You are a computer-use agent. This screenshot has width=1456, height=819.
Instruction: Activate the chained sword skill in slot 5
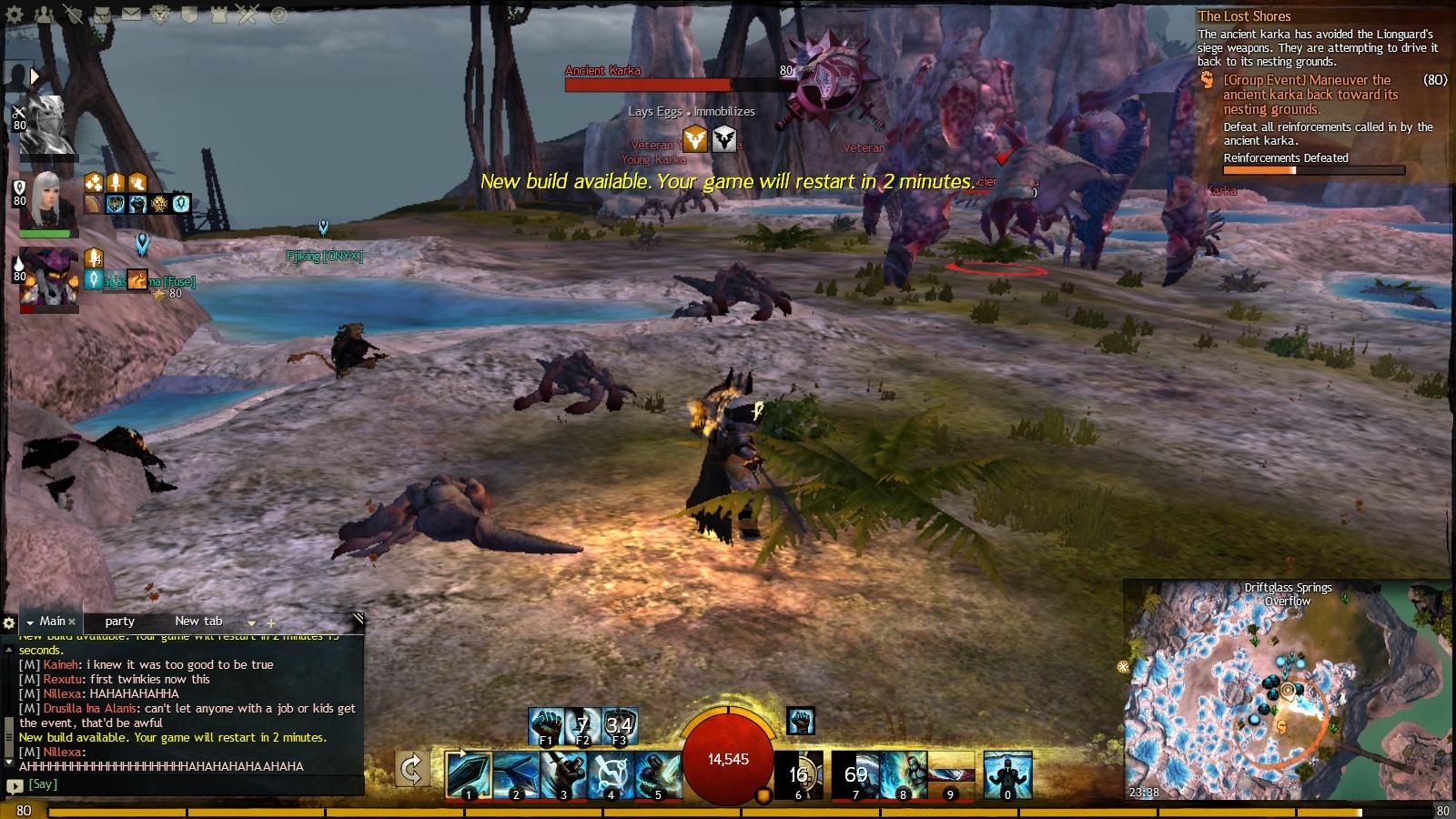click(x=658, y=775)
